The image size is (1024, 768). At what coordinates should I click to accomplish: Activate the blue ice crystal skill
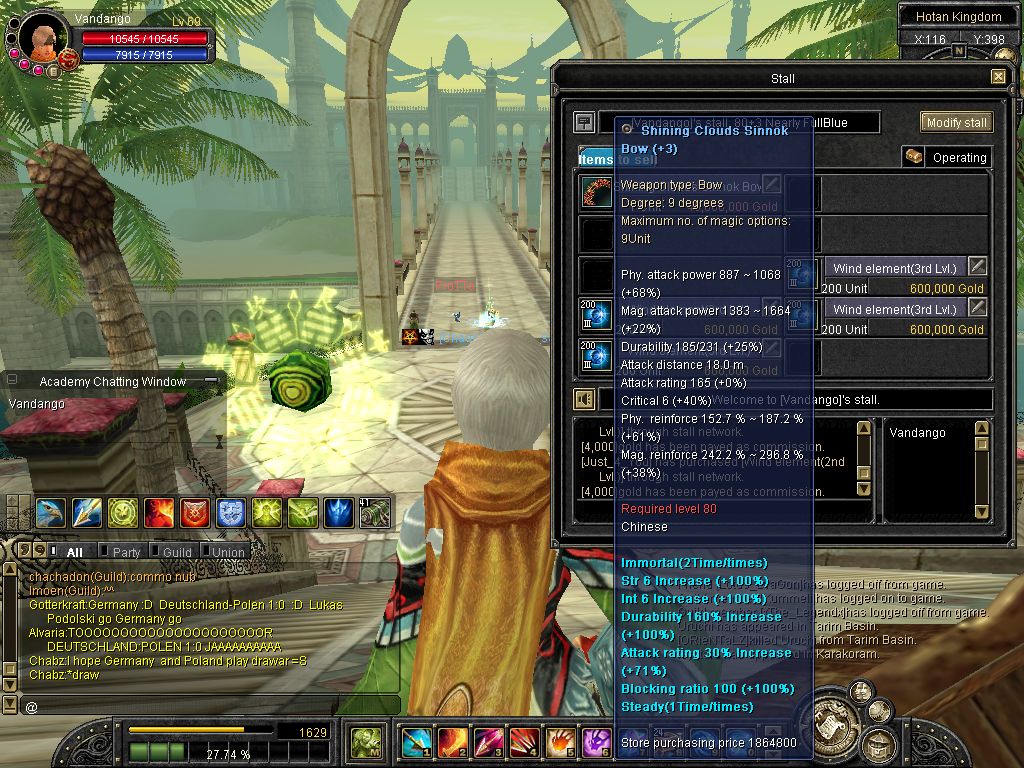coord(338,513)
